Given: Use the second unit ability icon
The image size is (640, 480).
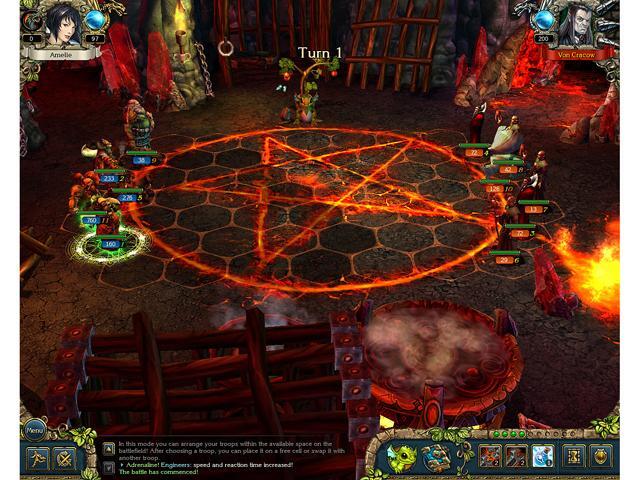Looking at the screenshot, I should coord(516,457).
